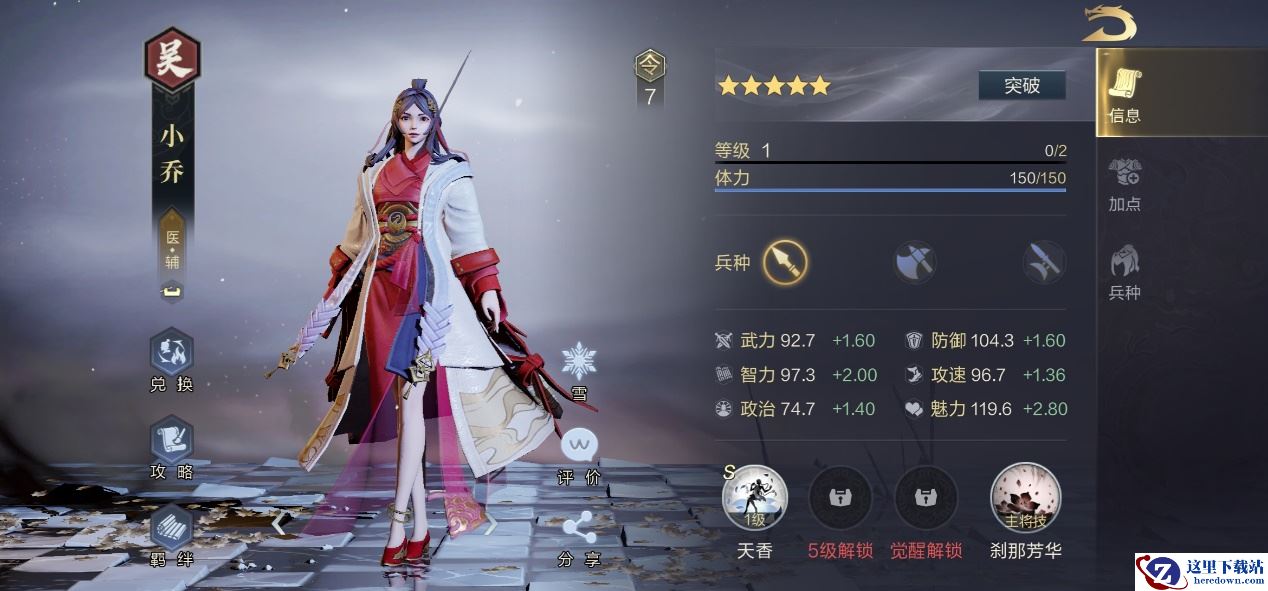Inspect the 5级解锁 locked skill slot
Image resolution: width=1268 pixels, height=591 pixels.
840,499
